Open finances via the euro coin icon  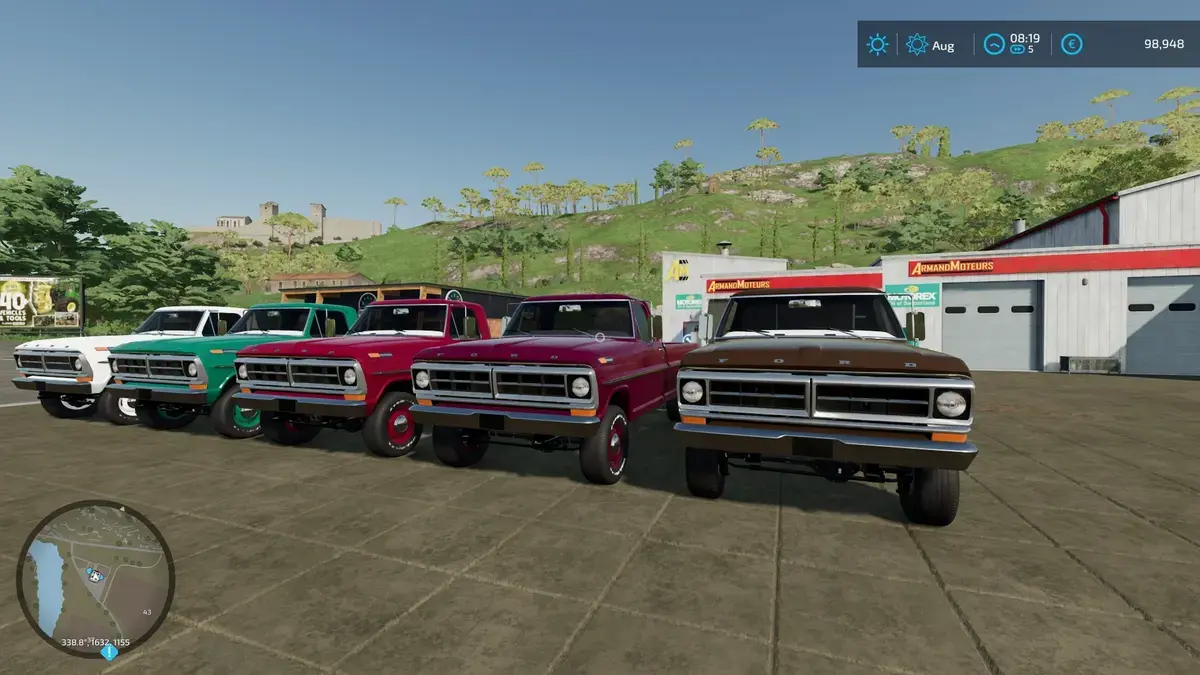(x=1071, y=44)
